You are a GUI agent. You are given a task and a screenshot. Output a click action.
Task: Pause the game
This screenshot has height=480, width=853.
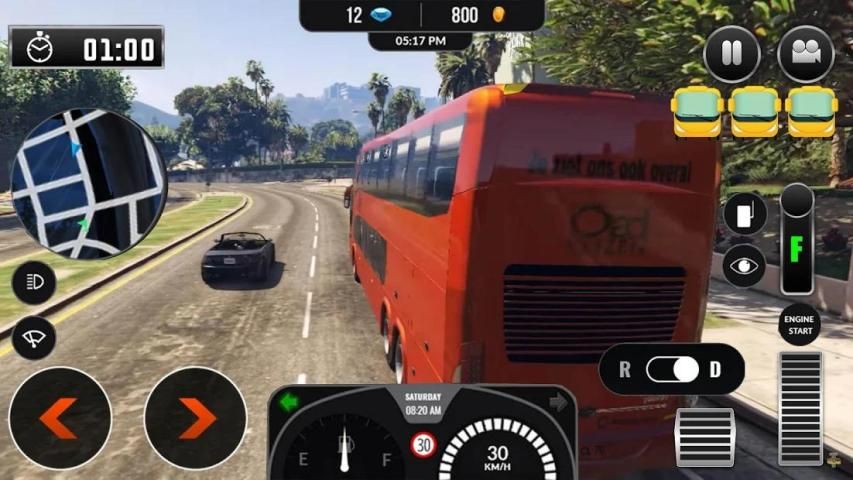tap(732, 54)
